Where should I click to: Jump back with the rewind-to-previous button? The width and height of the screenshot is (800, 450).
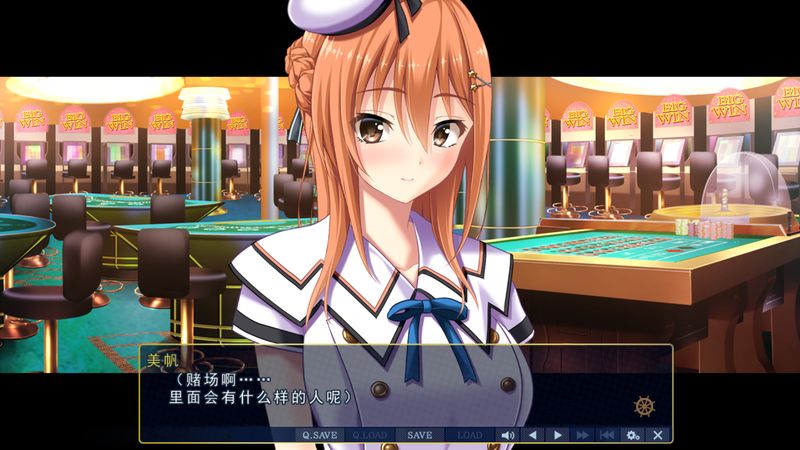pyautogui.click(x=607, y=435)
